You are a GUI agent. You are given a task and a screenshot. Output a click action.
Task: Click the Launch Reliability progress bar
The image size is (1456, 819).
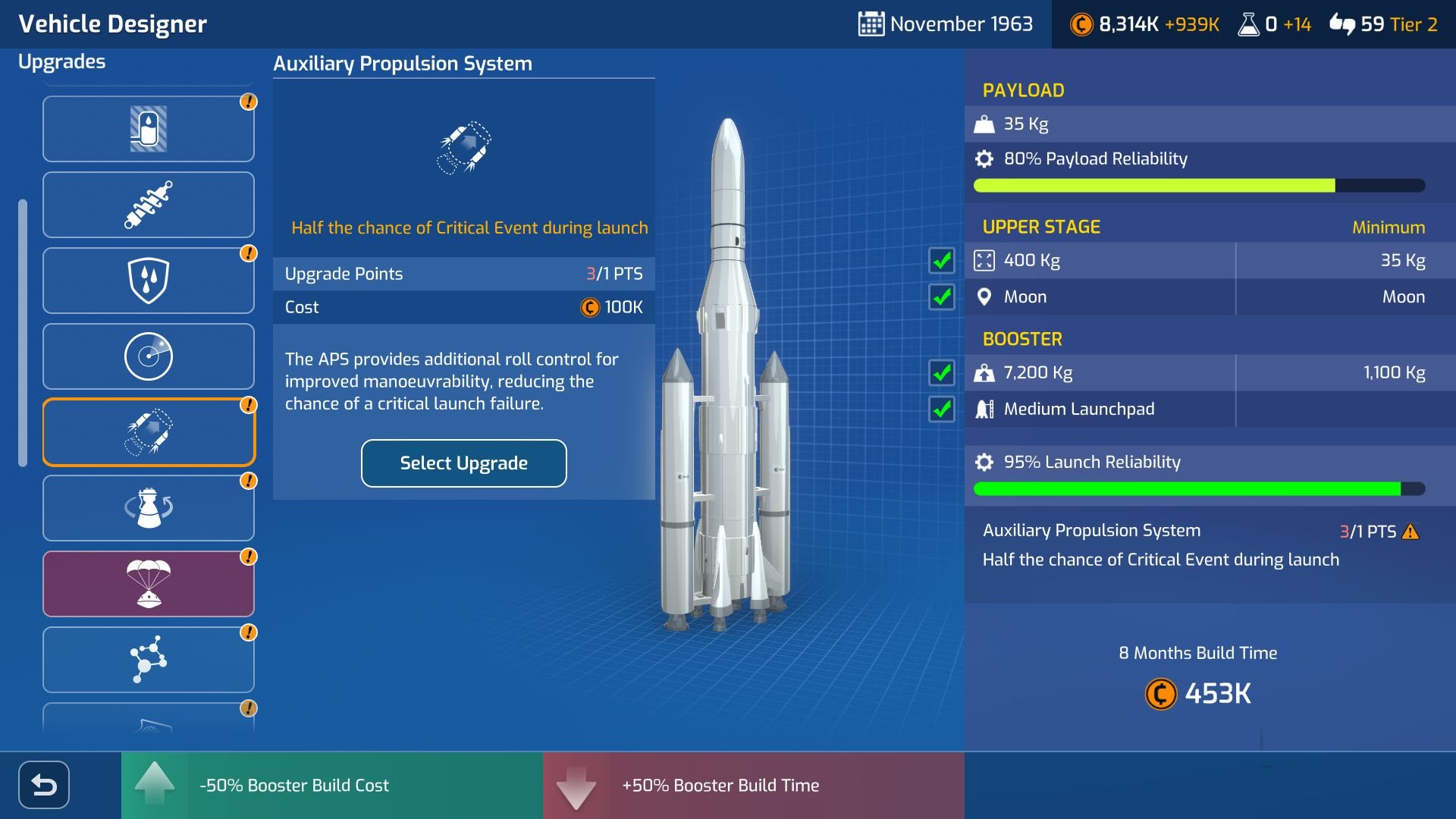pos(1191,488)
